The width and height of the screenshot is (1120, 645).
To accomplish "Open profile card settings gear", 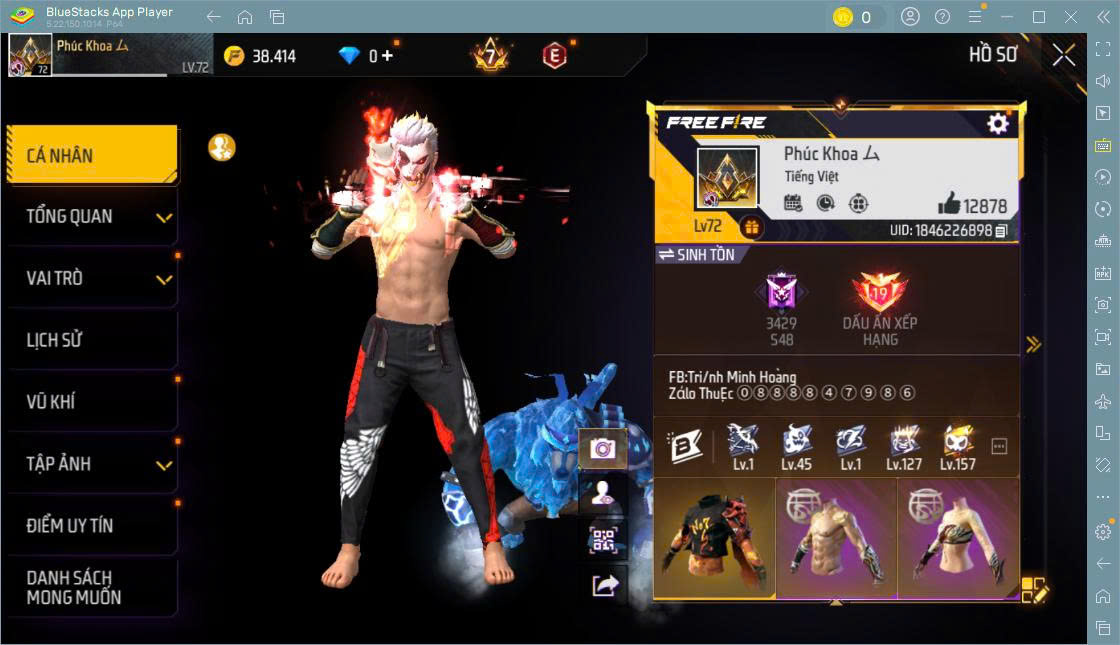I will pos(997,123).
